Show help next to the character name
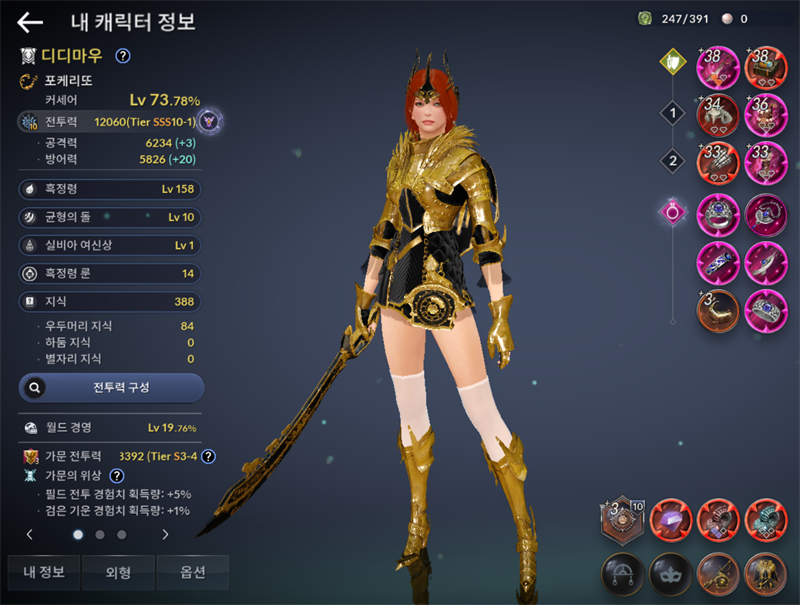This screenshot has width=800, height=605. [x=123, y=56]
